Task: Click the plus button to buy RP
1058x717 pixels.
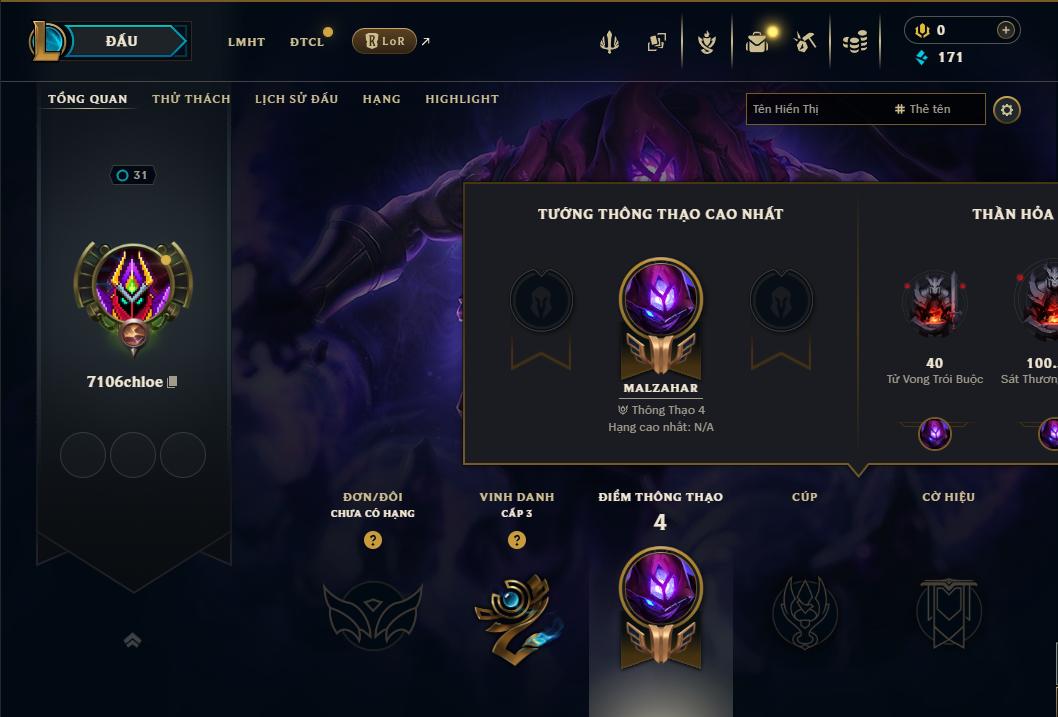Action: point(1005,30)
